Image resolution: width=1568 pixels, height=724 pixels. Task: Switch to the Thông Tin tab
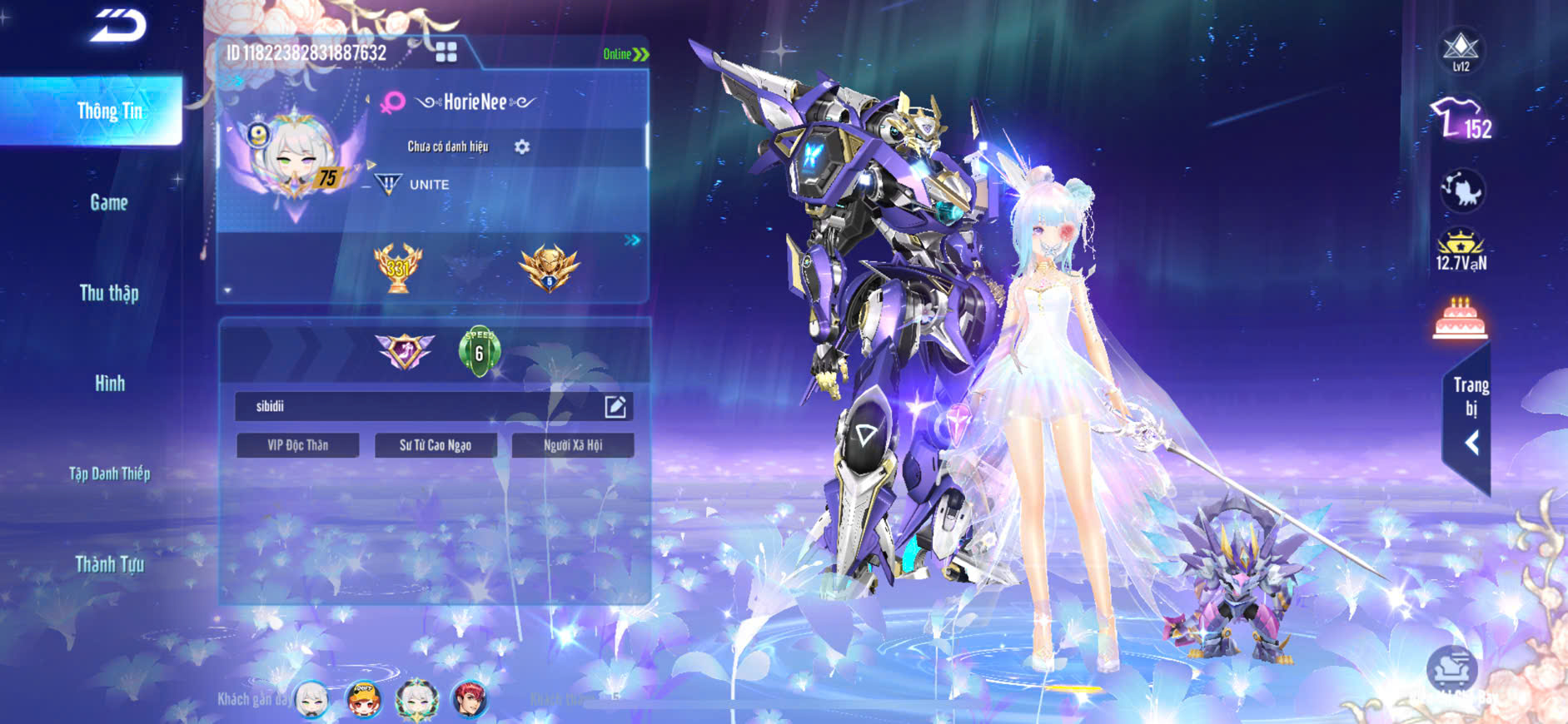(x=109, y=112)
